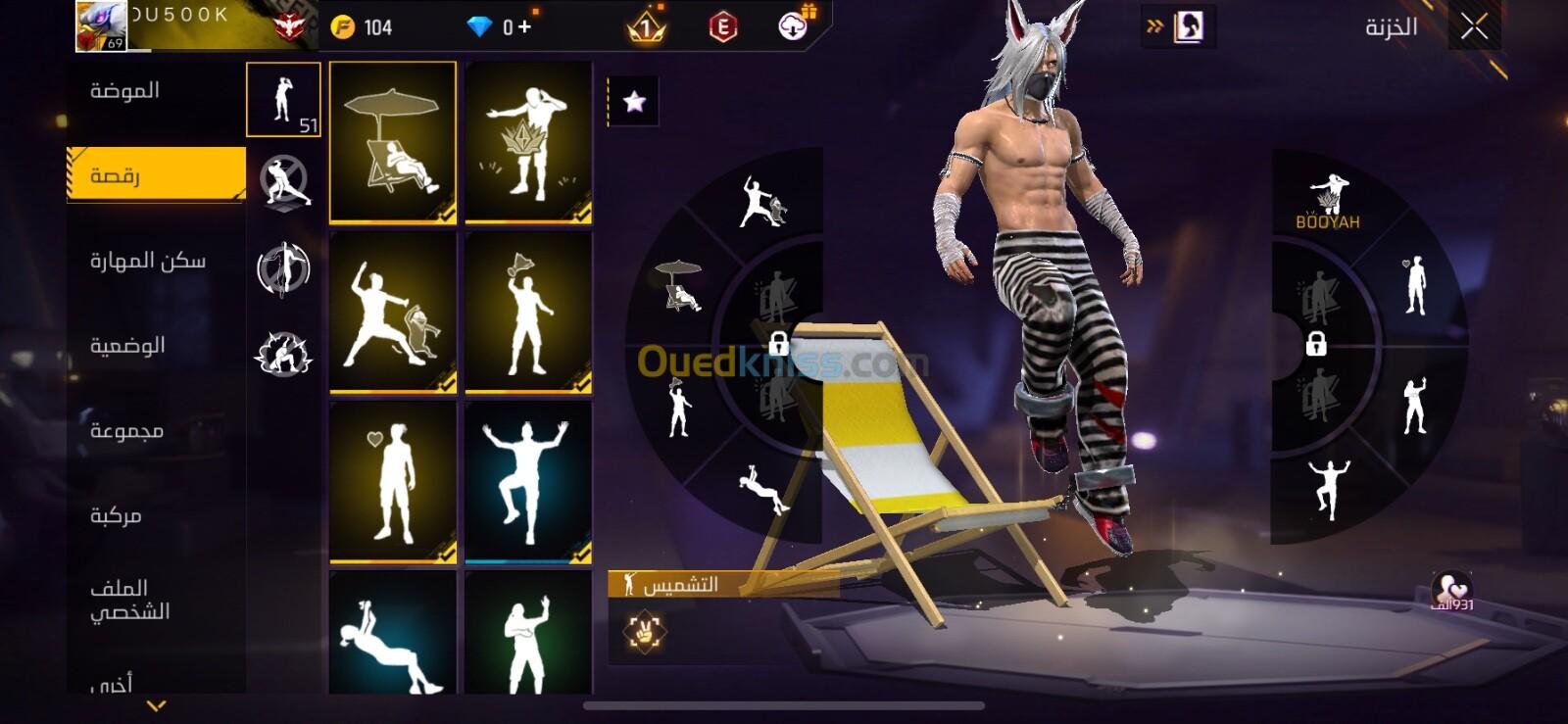This screenshot has width=1568, height=724.
Task: Open الملف الشخصي profile category
Action: click(129, 600)
